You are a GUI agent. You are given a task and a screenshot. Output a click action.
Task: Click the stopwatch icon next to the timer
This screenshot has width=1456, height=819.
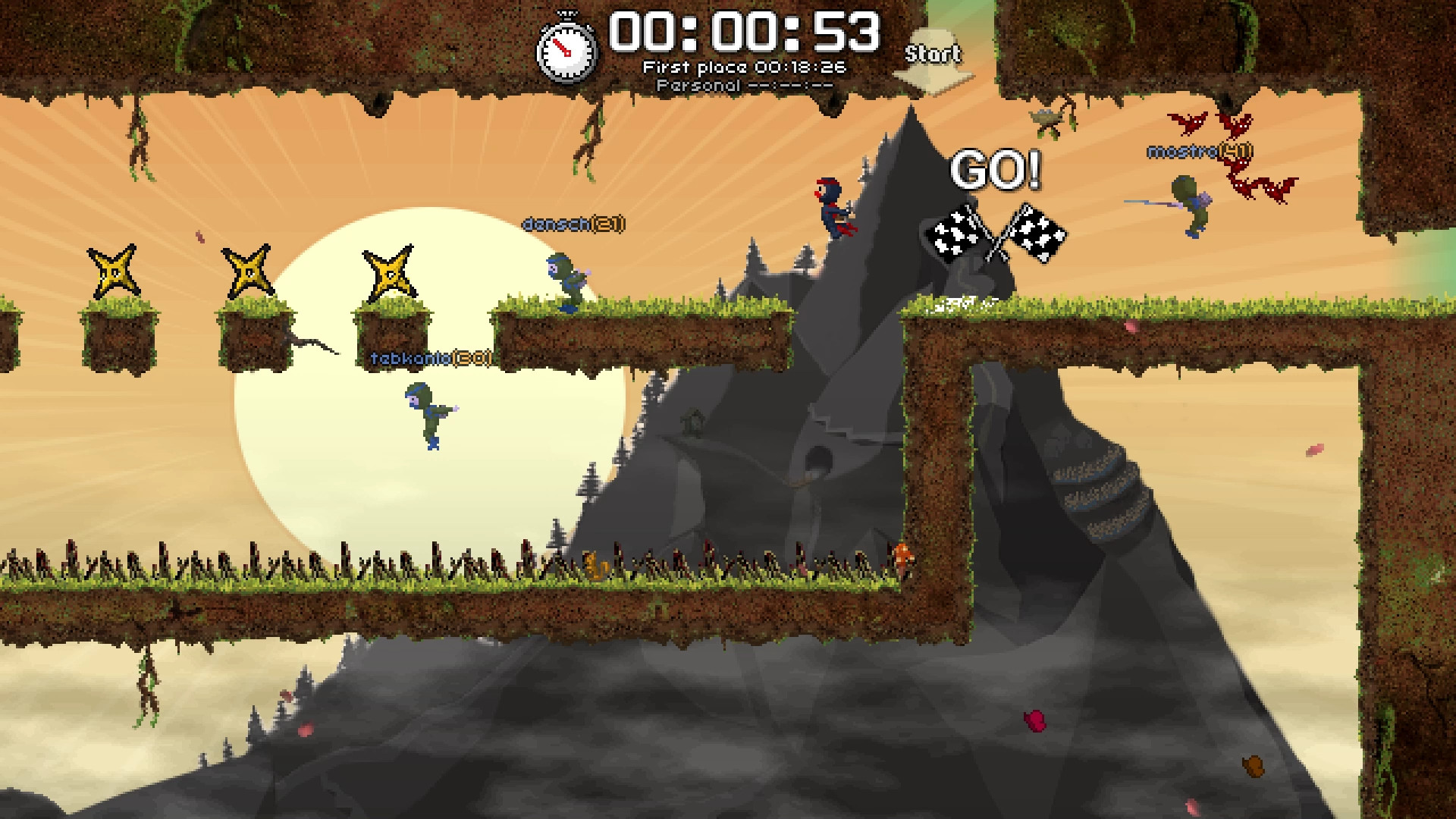coord(566,49)
